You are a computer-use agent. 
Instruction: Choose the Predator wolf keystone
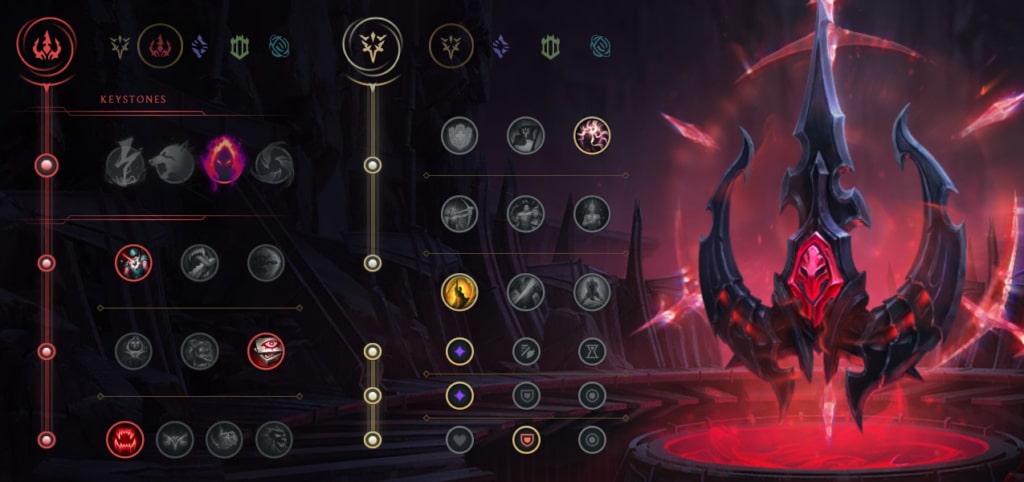[171, 164]
